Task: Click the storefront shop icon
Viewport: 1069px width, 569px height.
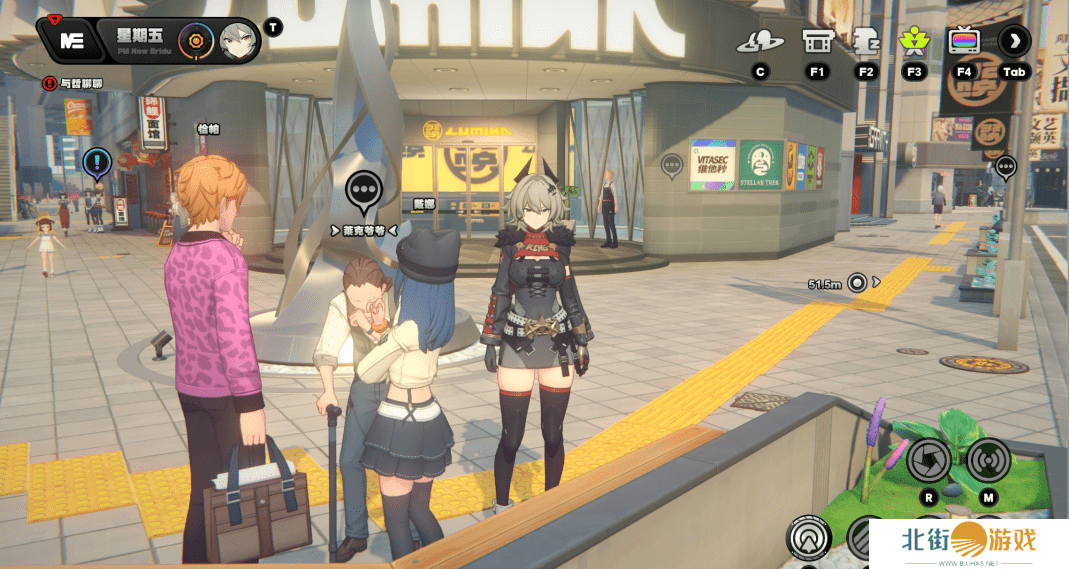Action: pos(816,42)
